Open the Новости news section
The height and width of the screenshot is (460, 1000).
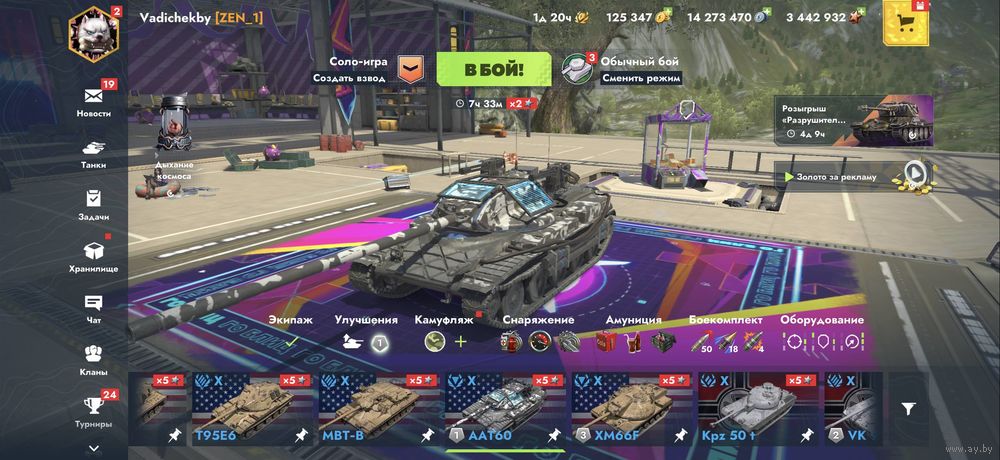(x=94, y=100)
